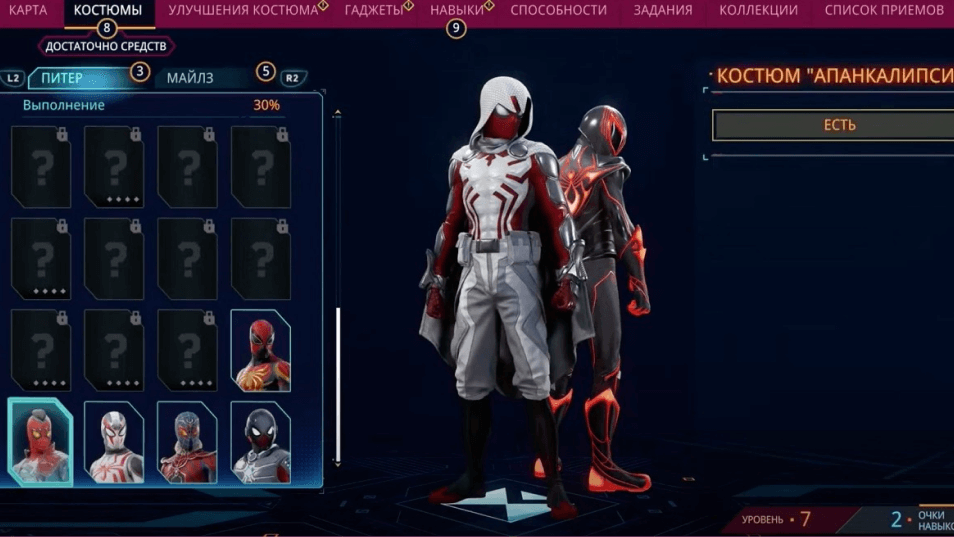This screenshot has width=954, height=537.
Task: Select the black helmet suit with white eyes
Action: (x=261, y=442)
